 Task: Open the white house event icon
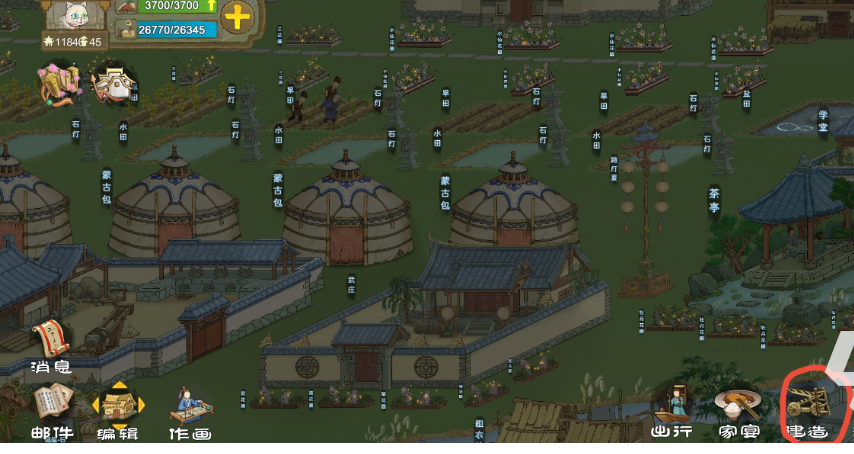[115, 85]
